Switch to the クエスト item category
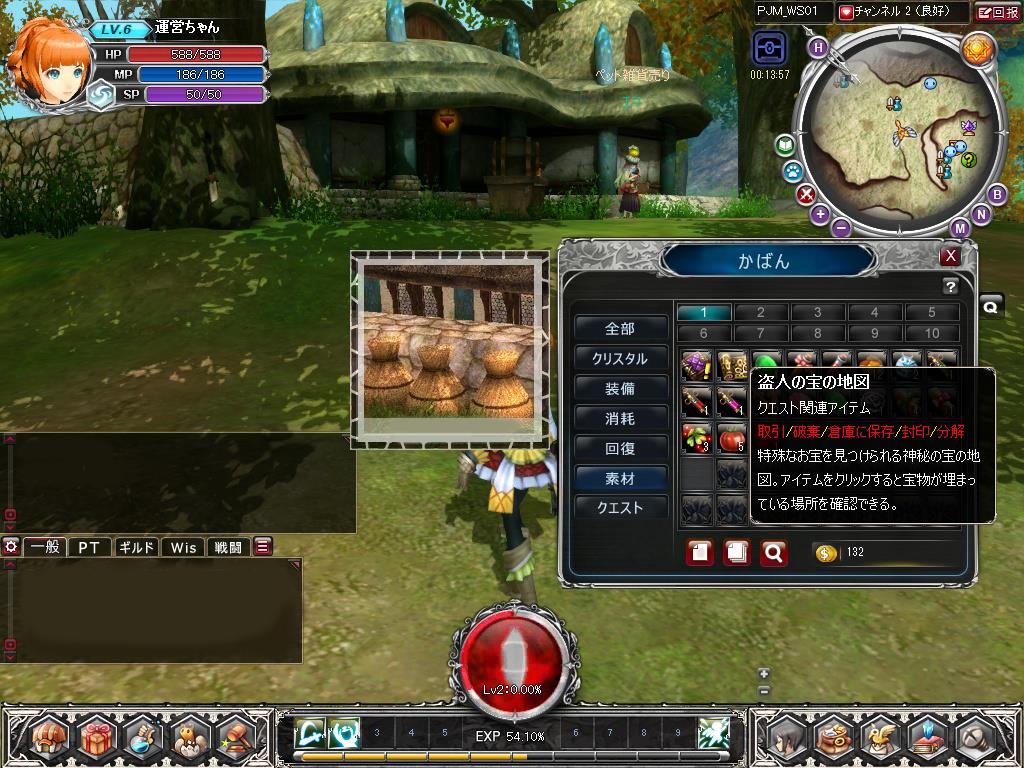Viewport: 1024px width, 768px height. click(x=620, y=508)
